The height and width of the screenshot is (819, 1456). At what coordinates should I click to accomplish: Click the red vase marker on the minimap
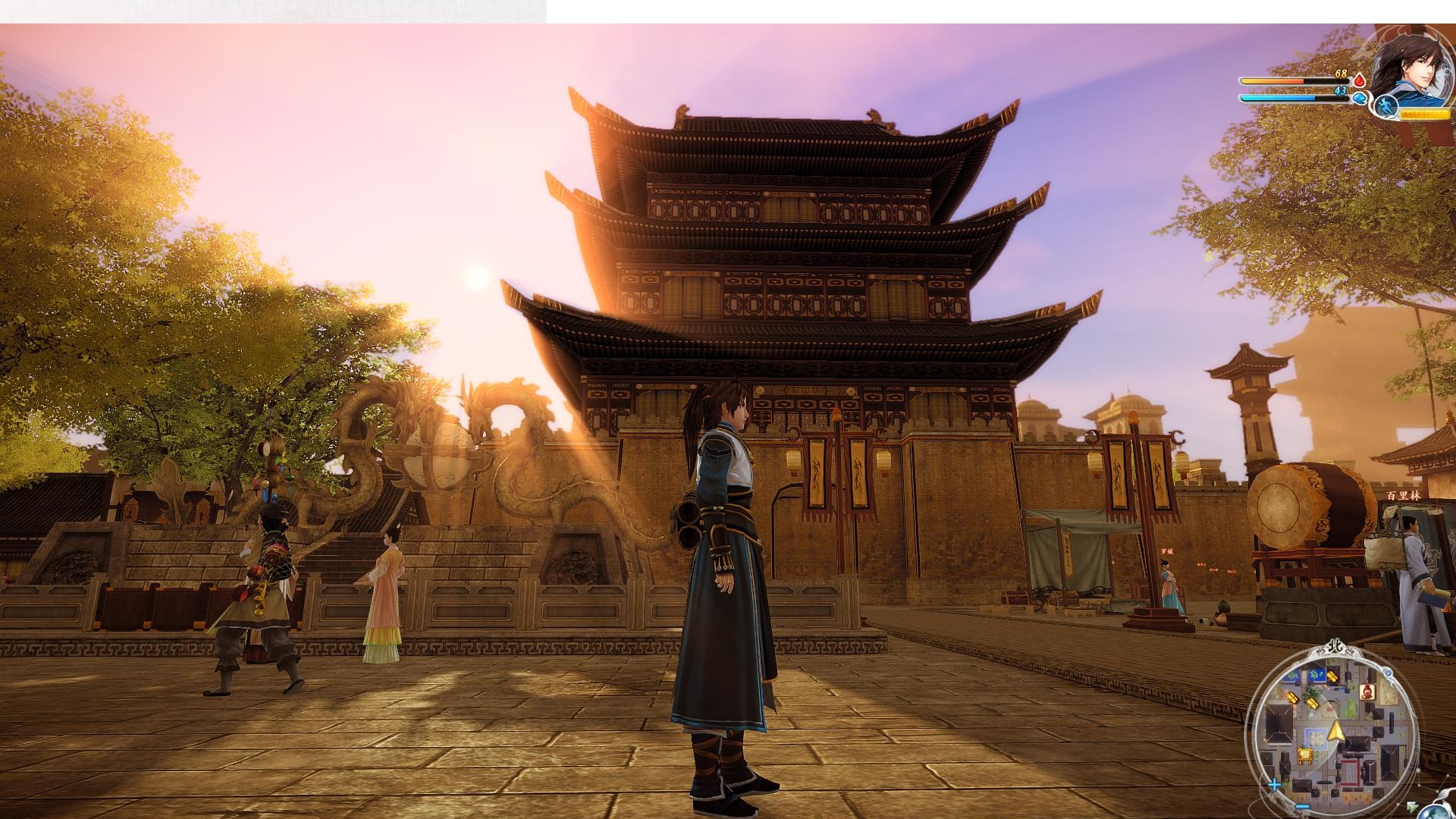[1367, 692]
